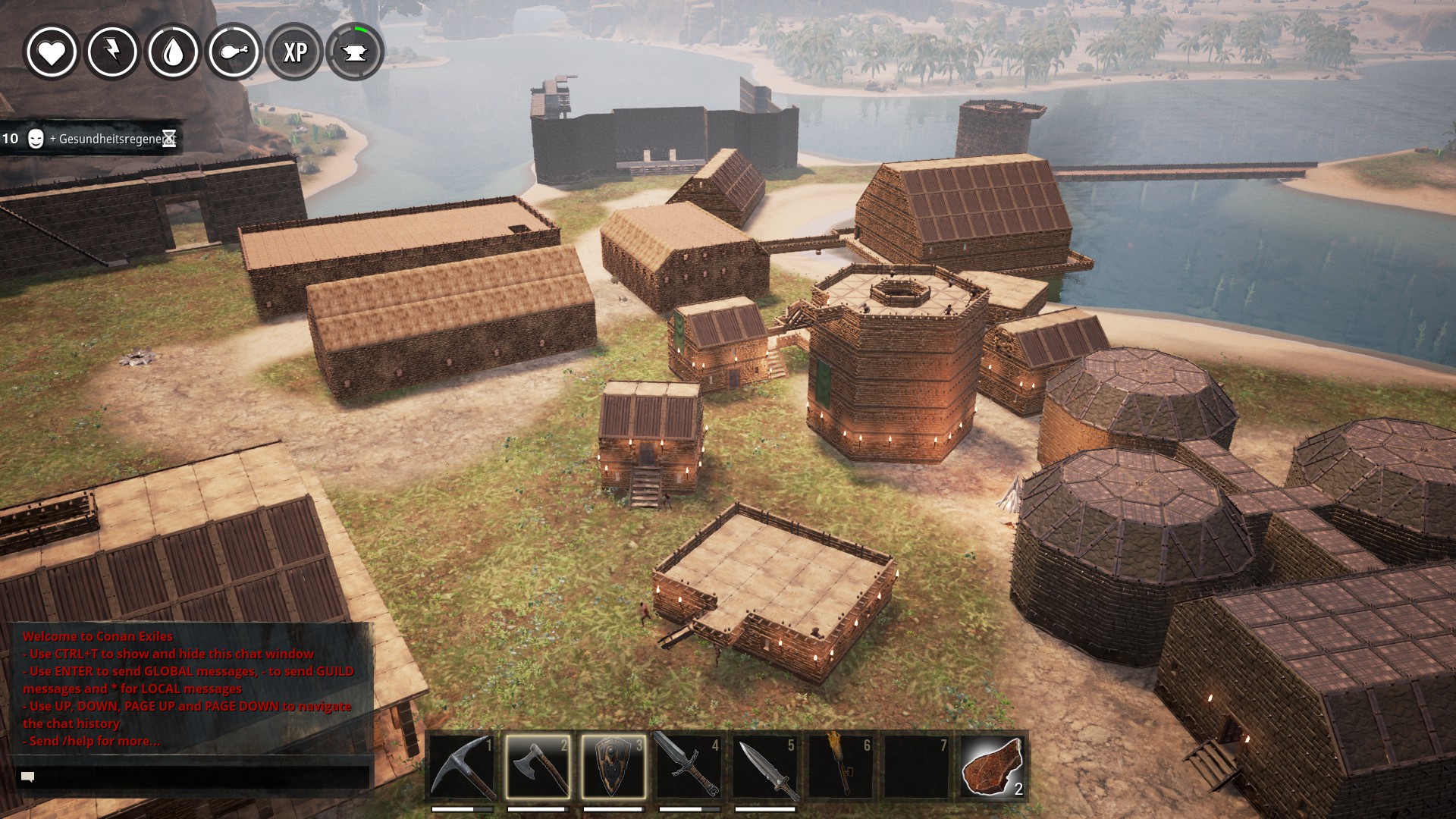The width and height of the screenshot is (1456, 819).
Task: Choose the hatchet in hotbar slot 2
Action: coord(538,766)
